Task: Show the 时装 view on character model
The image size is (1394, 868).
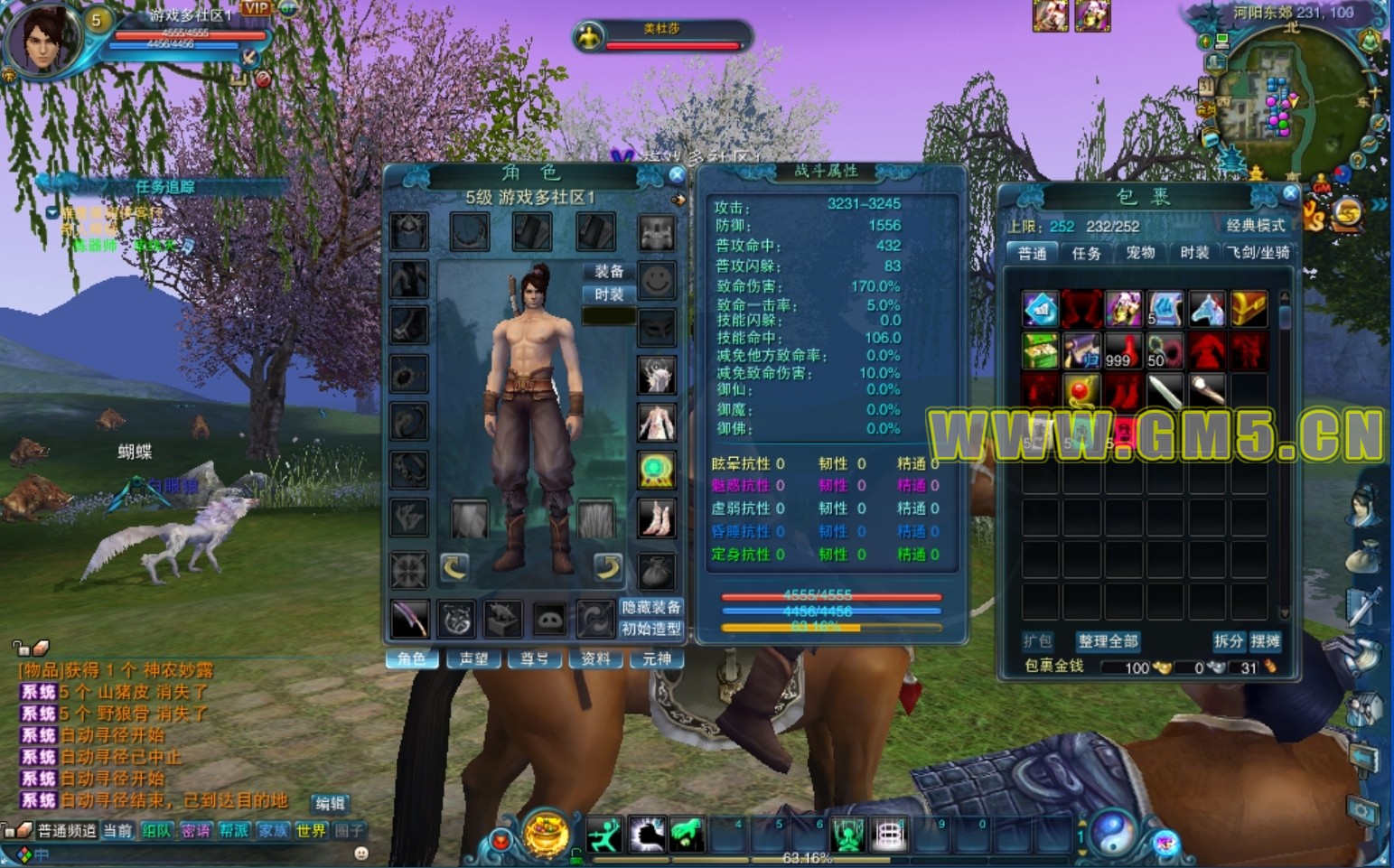Action: tap(609, 294)
